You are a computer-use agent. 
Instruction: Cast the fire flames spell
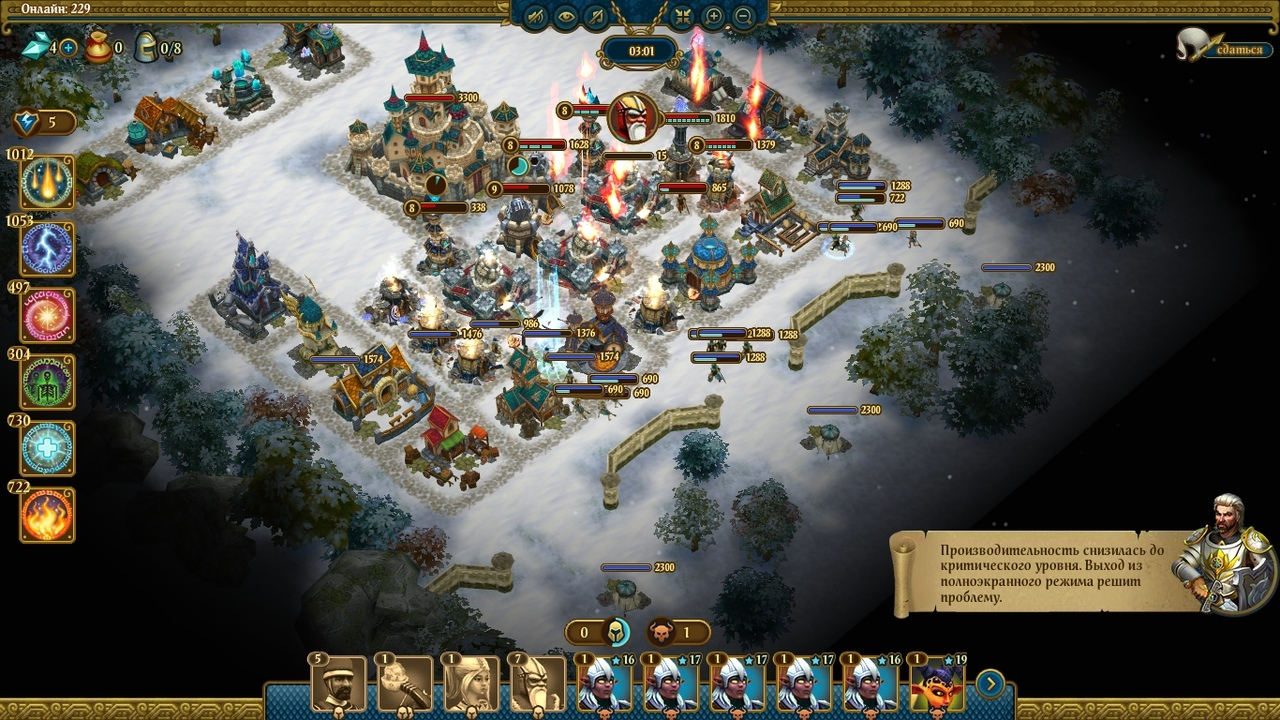(48, 515)
